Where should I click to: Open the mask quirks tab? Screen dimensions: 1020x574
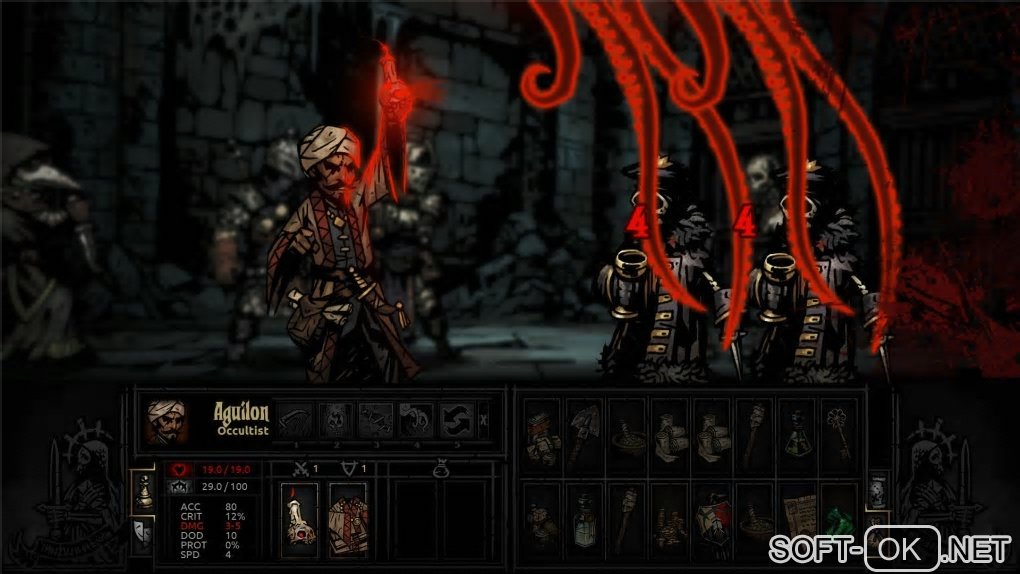pyautogui.click(x=143, y=536)
